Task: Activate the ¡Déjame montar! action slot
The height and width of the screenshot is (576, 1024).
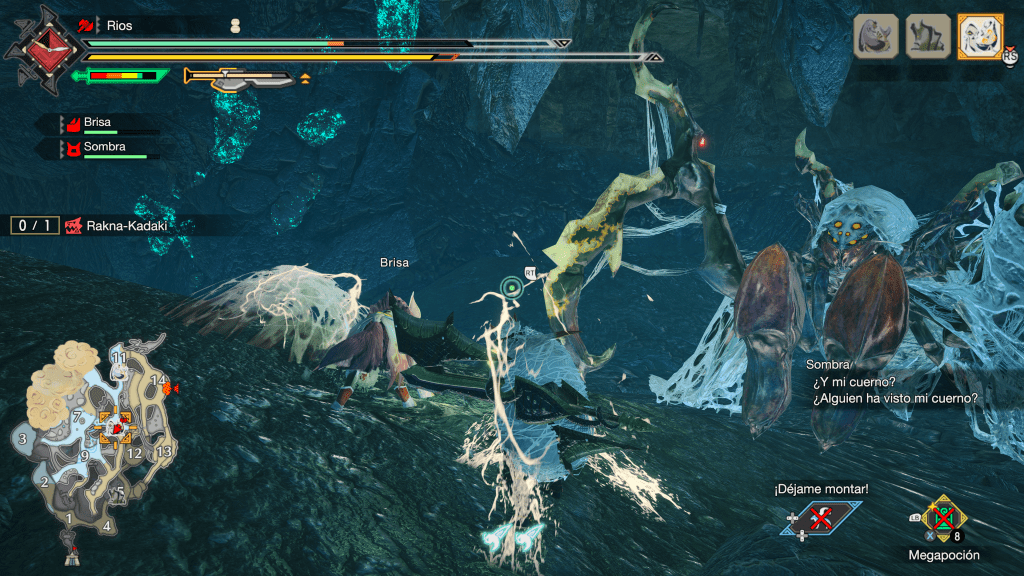Action: tap(820, 517)
